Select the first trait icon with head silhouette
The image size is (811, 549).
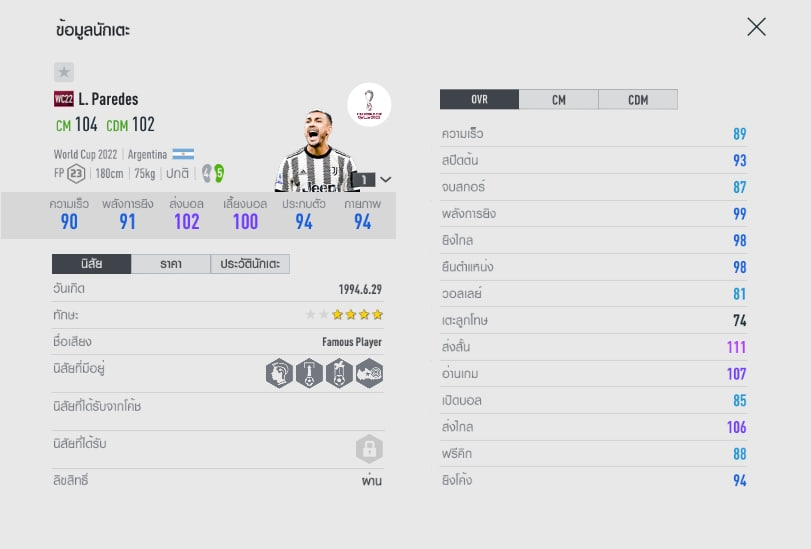(x=280, y=374)
